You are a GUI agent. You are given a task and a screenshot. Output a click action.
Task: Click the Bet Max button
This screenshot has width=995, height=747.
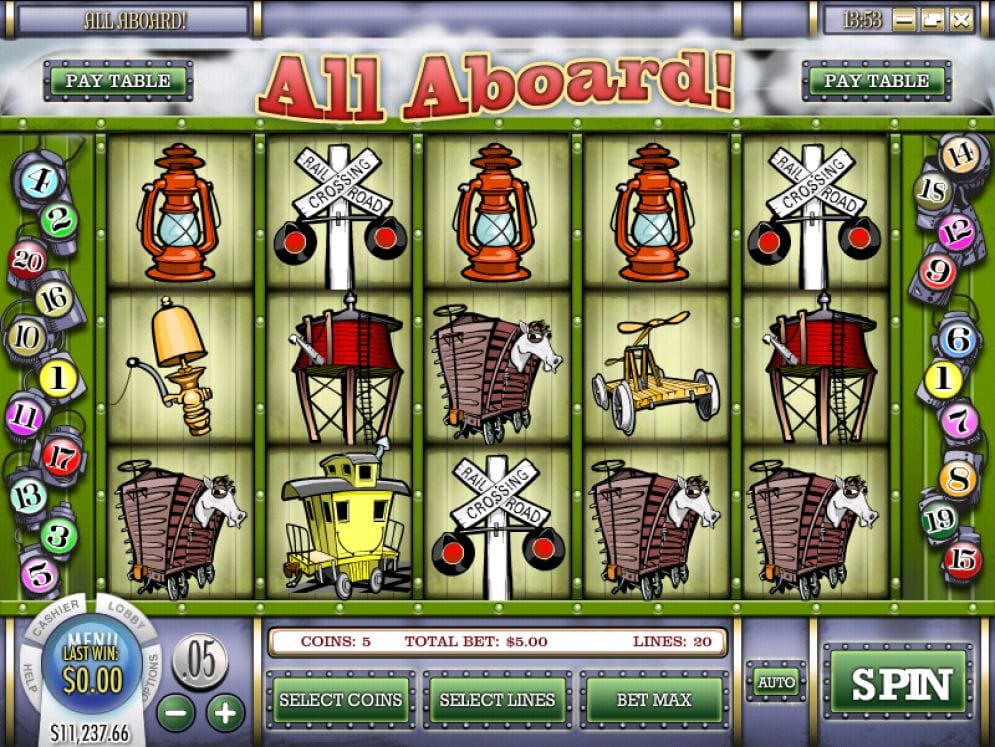coord(654,700)
